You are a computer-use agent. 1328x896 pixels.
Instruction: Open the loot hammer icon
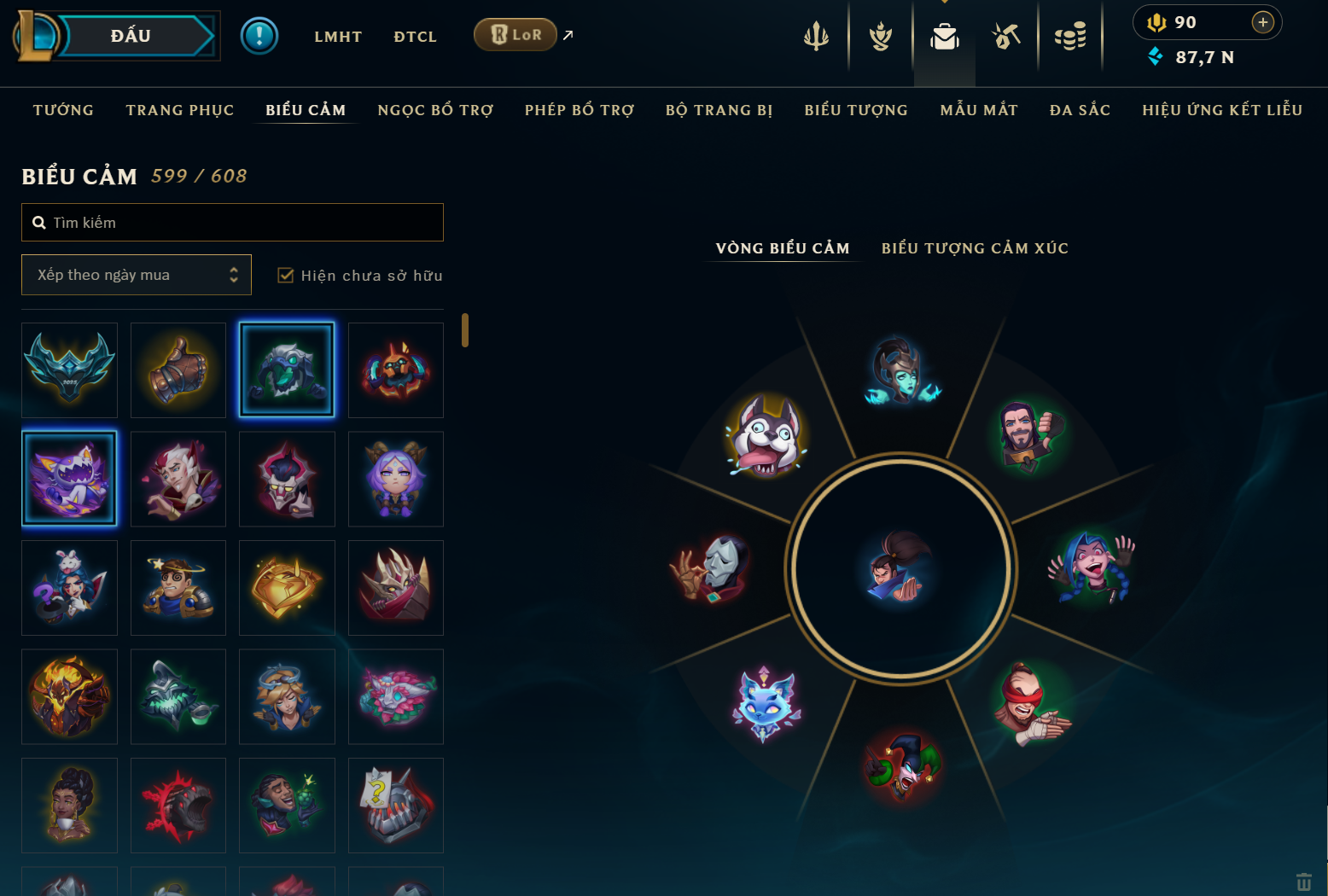point(1006,37)
